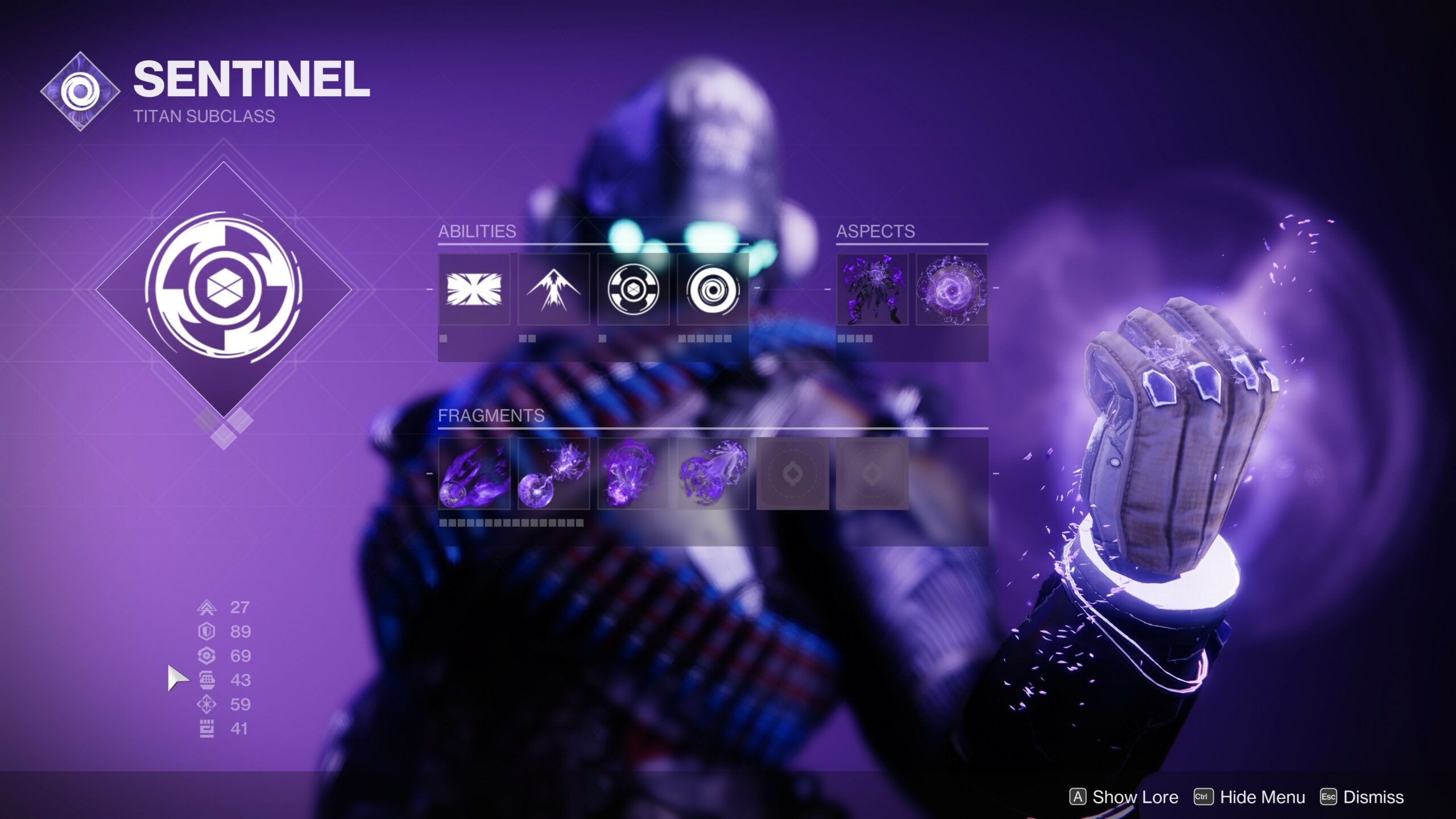1456x819 pixels.
Task: Open the aspect showing a swirling void sphere
Action: pyautogui.click(x=952, y=289)
